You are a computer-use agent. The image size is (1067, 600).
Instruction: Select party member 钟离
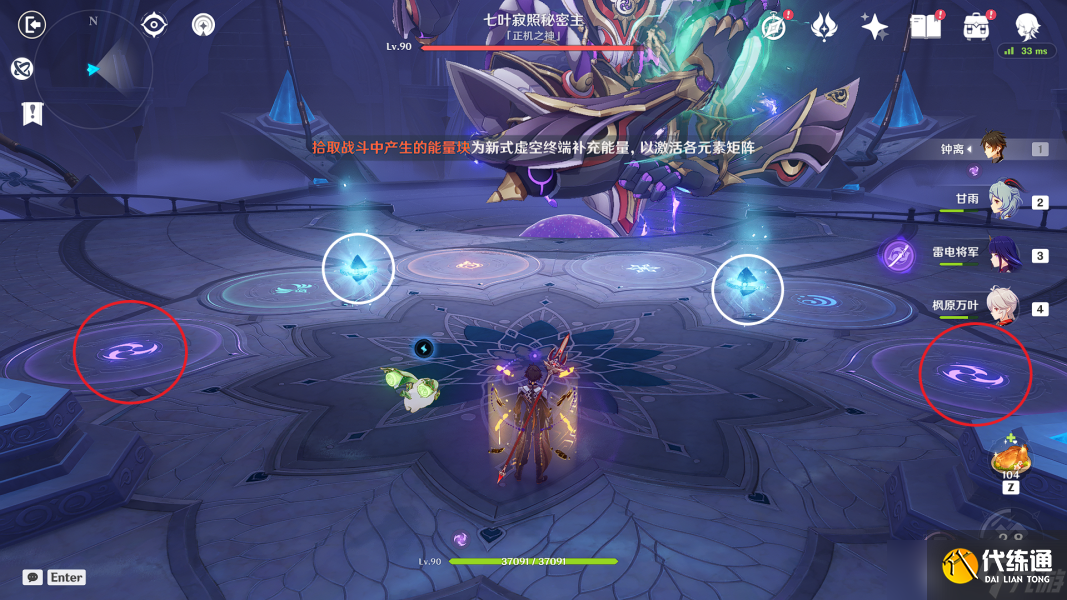(993, 149)
